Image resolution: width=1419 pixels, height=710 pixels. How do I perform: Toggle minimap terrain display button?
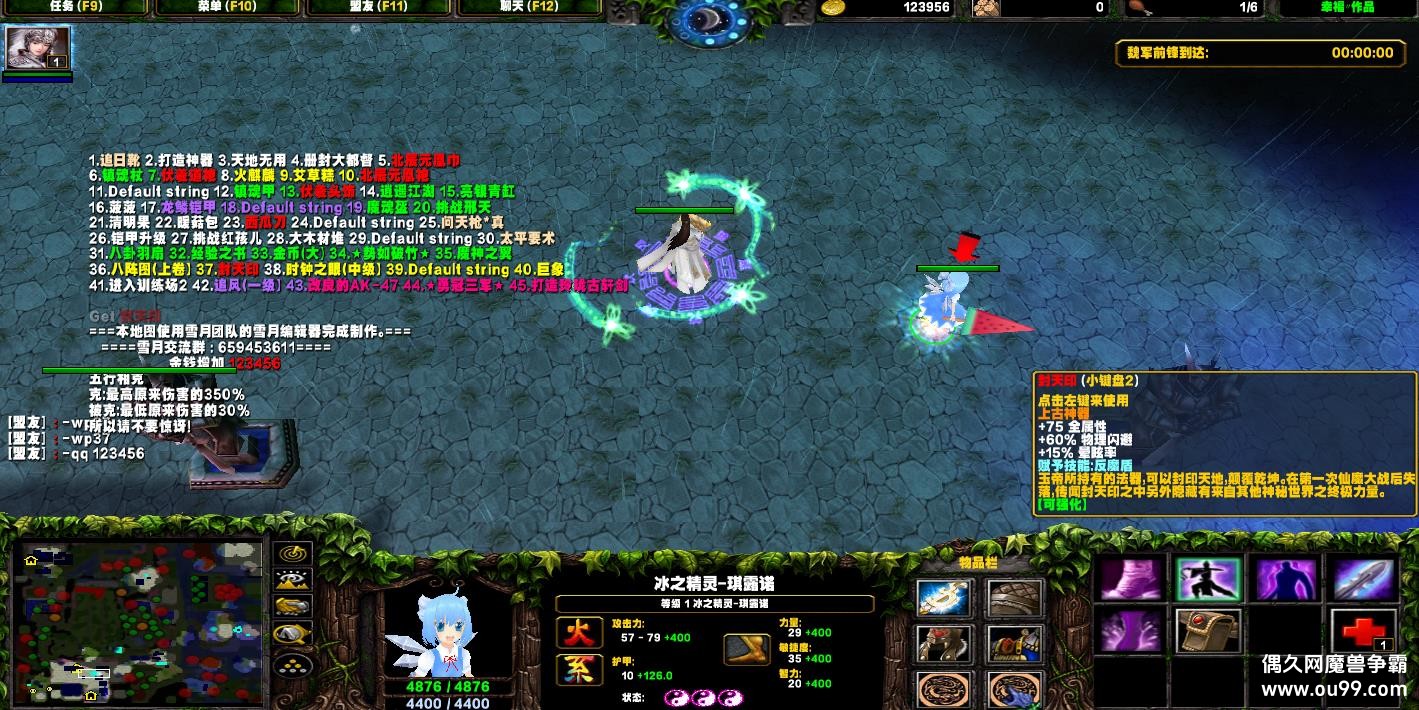[292, 581]
